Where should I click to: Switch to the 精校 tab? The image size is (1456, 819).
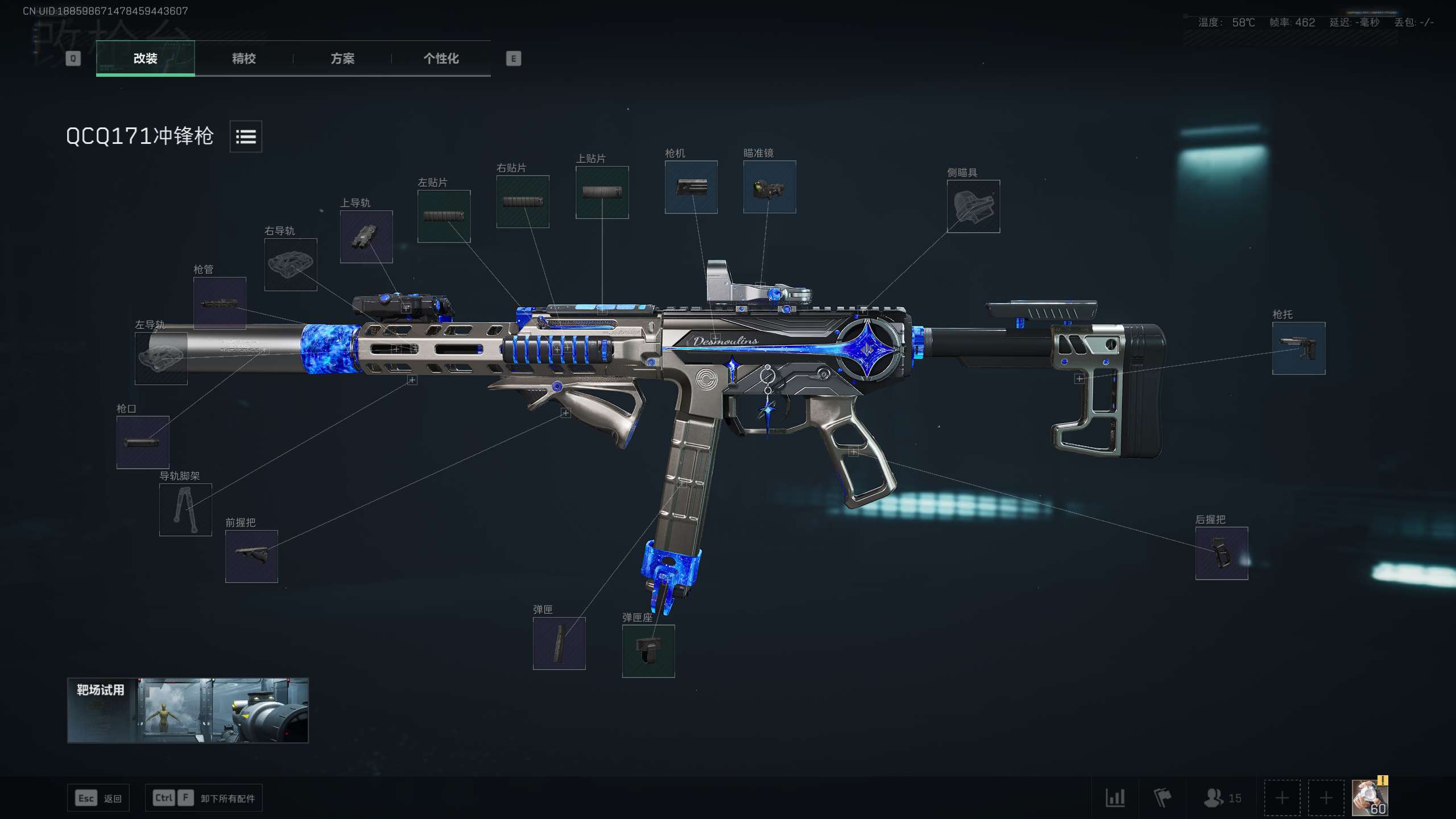243,59
